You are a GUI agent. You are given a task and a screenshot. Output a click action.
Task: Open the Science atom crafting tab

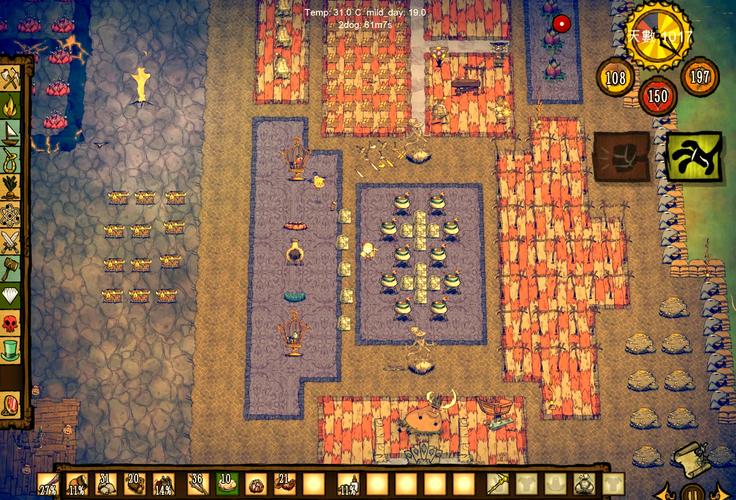(11, 214)
